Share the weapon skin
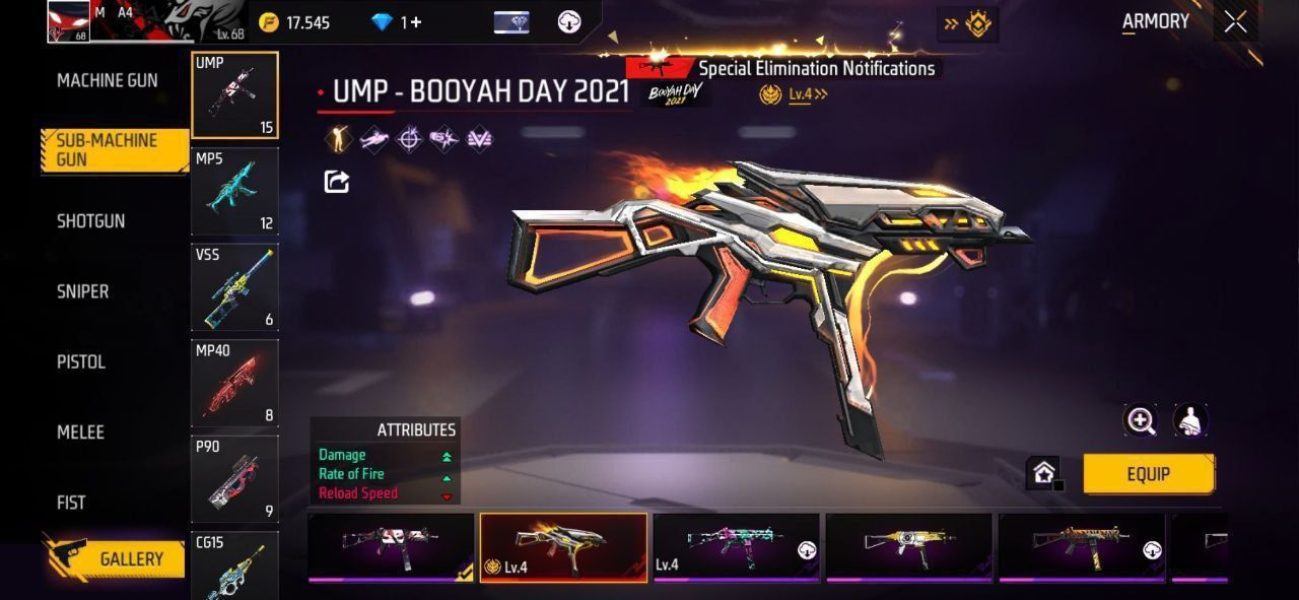Viewport: 1299px width, 600px height. tap(337, 181)
